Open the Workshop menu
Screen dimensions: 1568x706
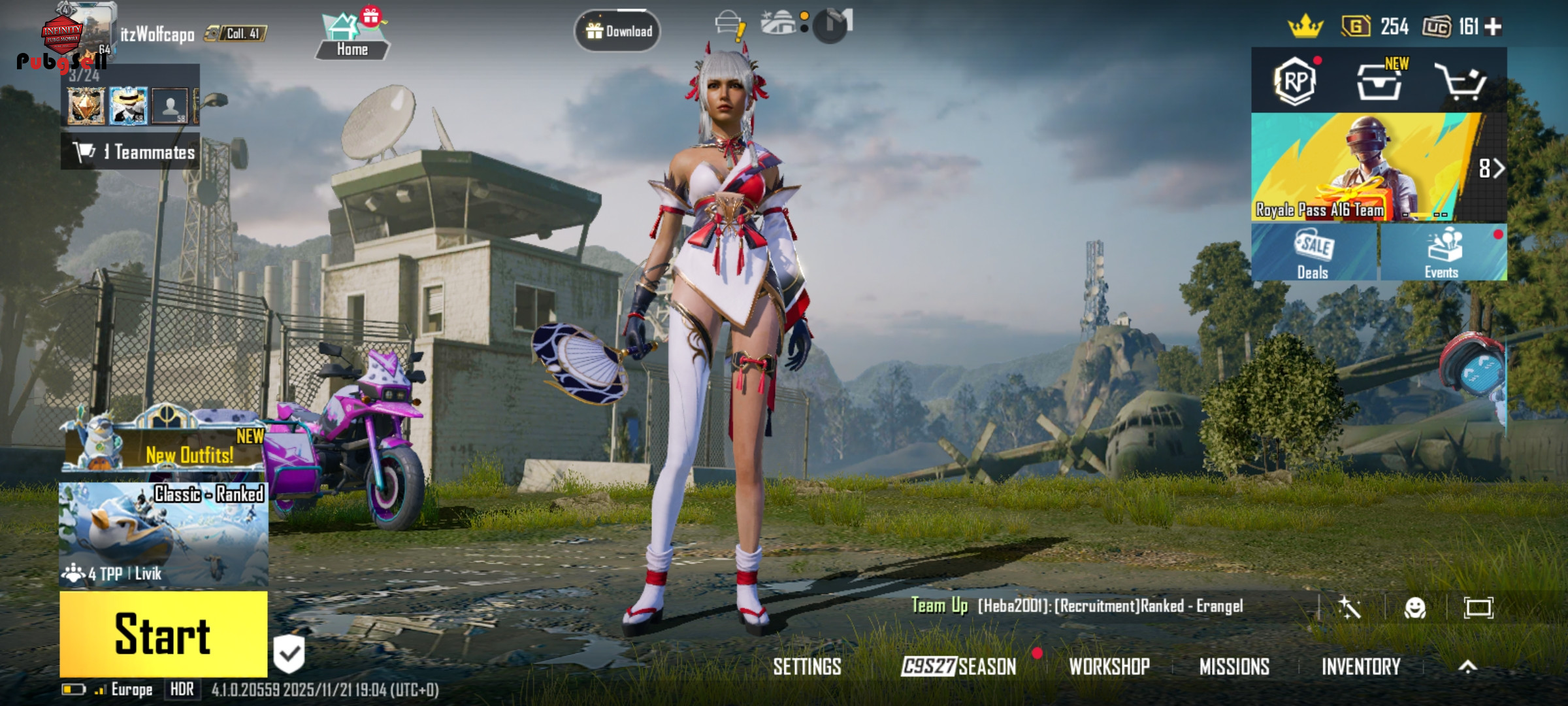[x=1109, y=666]
